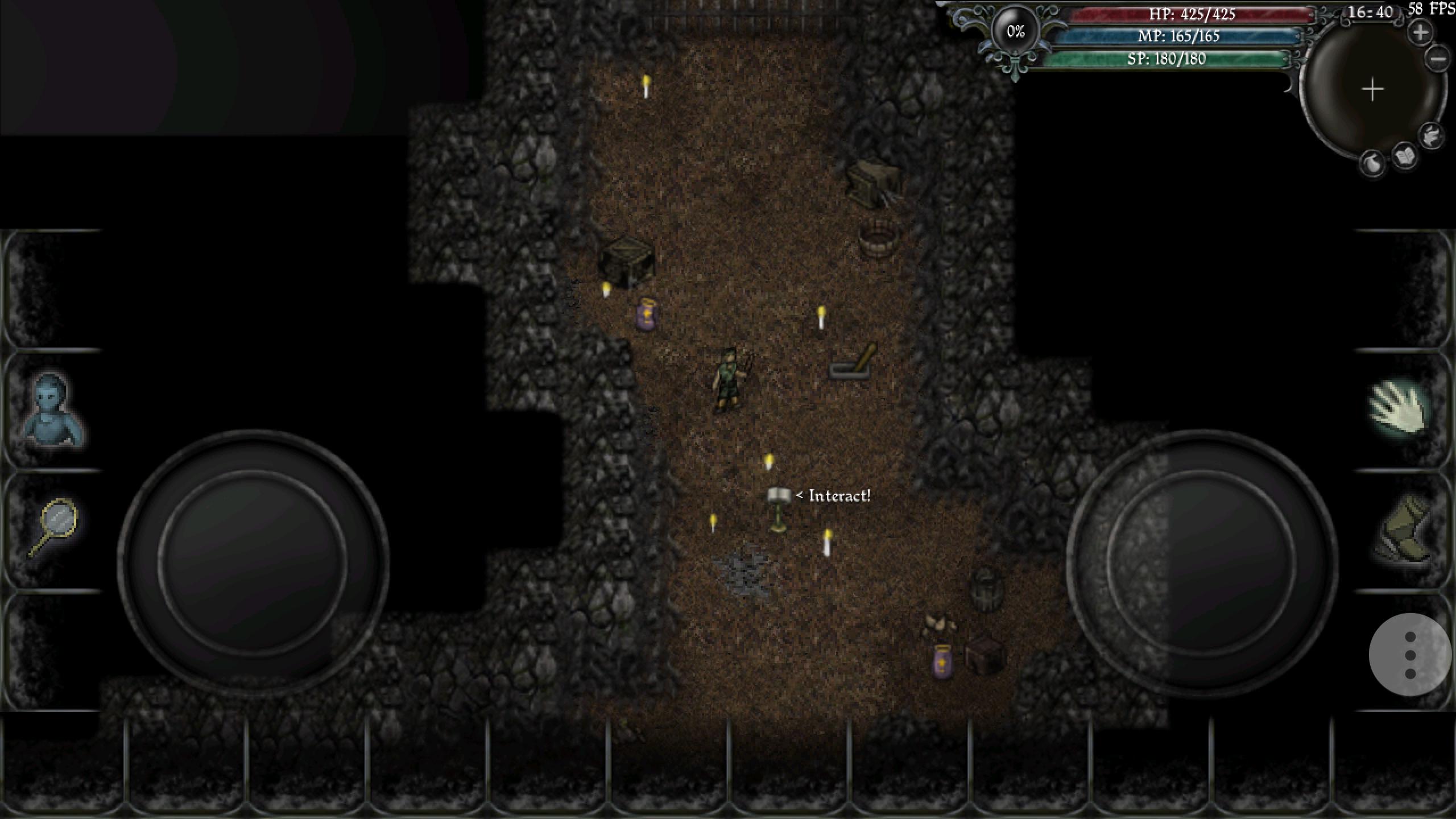Zoom the minimap out with the minus button
1456x819 pixels.
click(1437, 58)
